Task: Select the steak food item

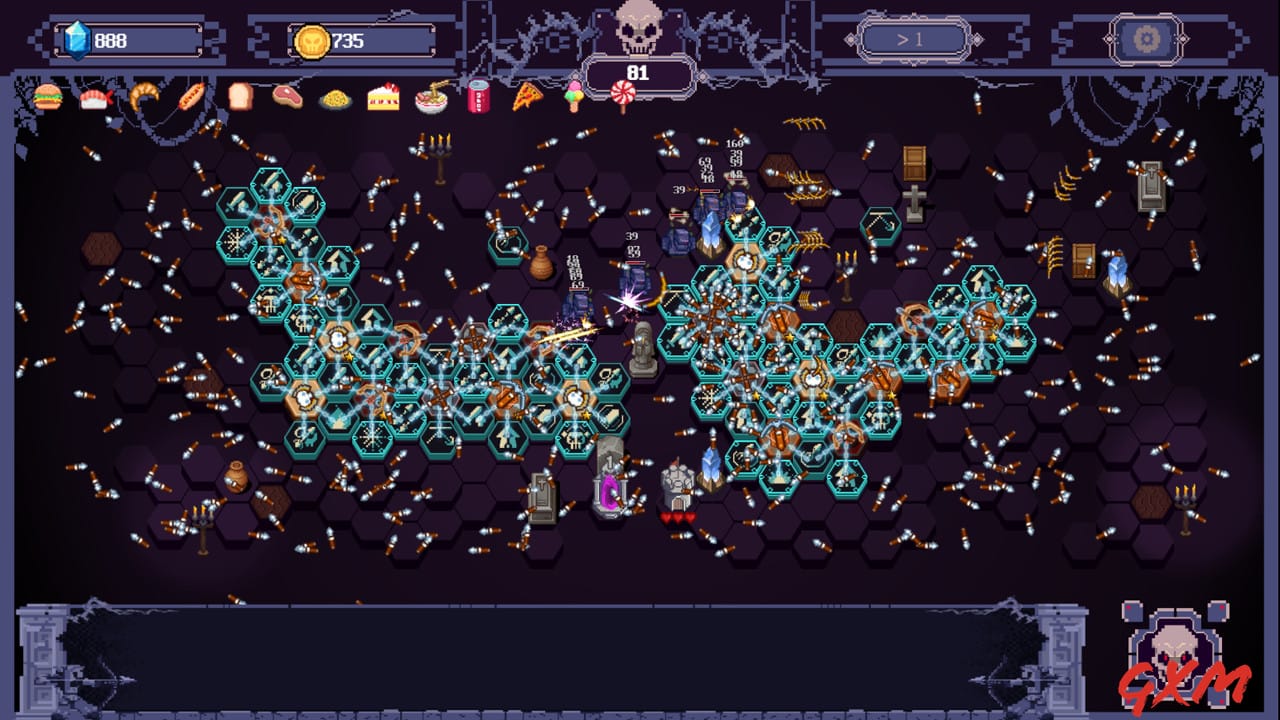Action: coord(290,97)
